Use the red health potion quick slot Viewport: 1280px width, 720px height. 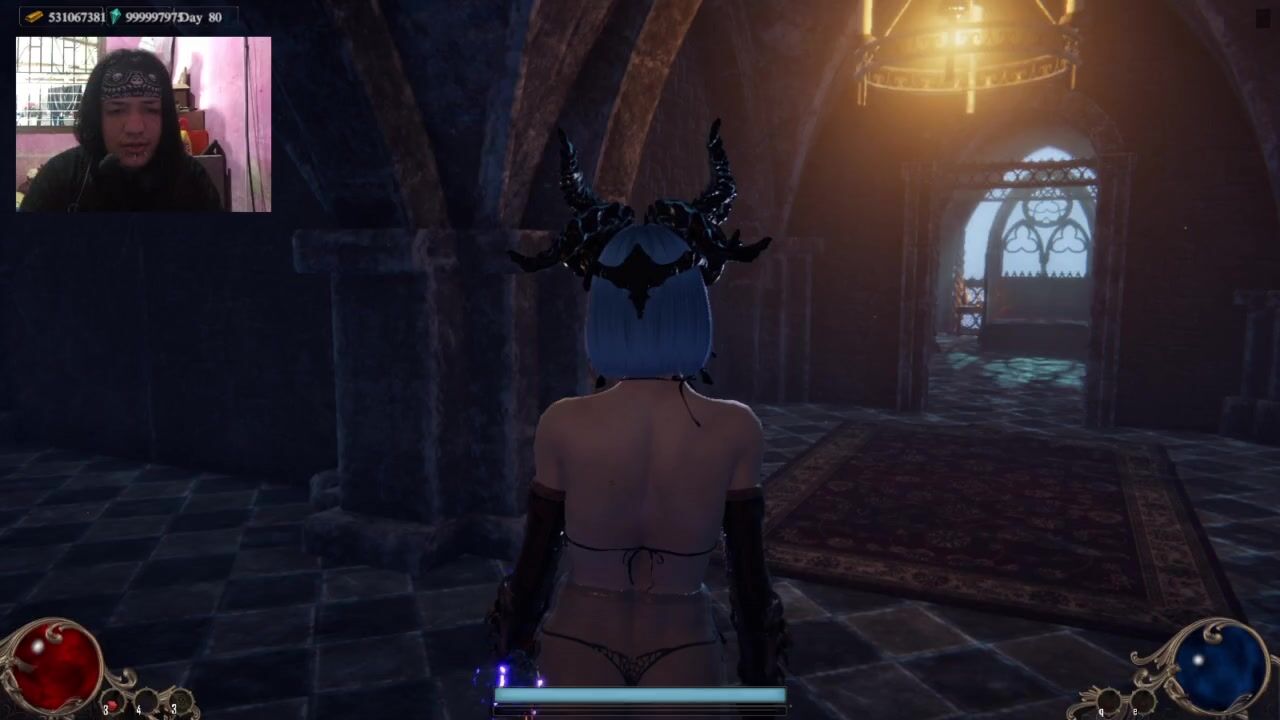(114, 702)
